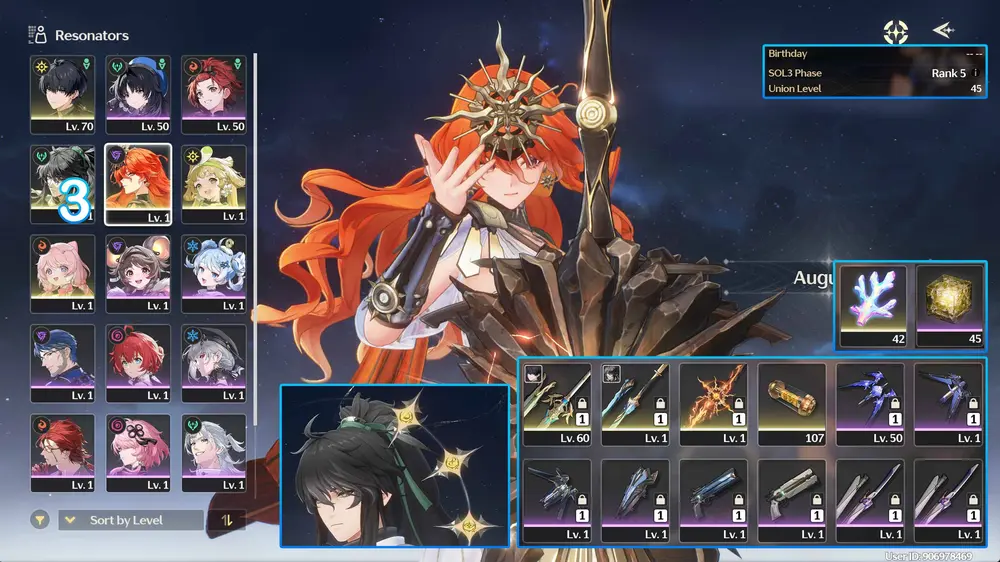Screen dimensions: 1000x562
Task: Select the light-blue-haired ice resonator
Action: click(x=213, y=274)
